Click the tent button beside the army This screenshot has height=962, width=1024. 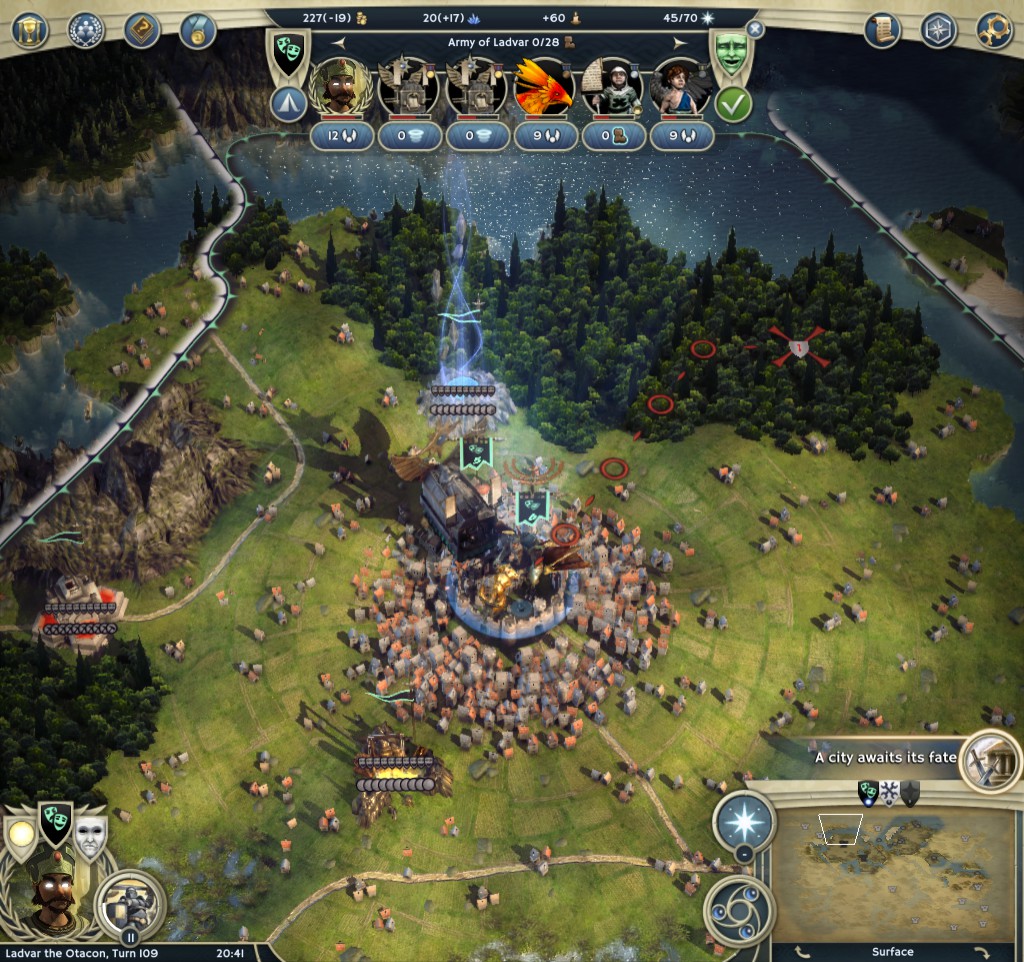[289, 105]
